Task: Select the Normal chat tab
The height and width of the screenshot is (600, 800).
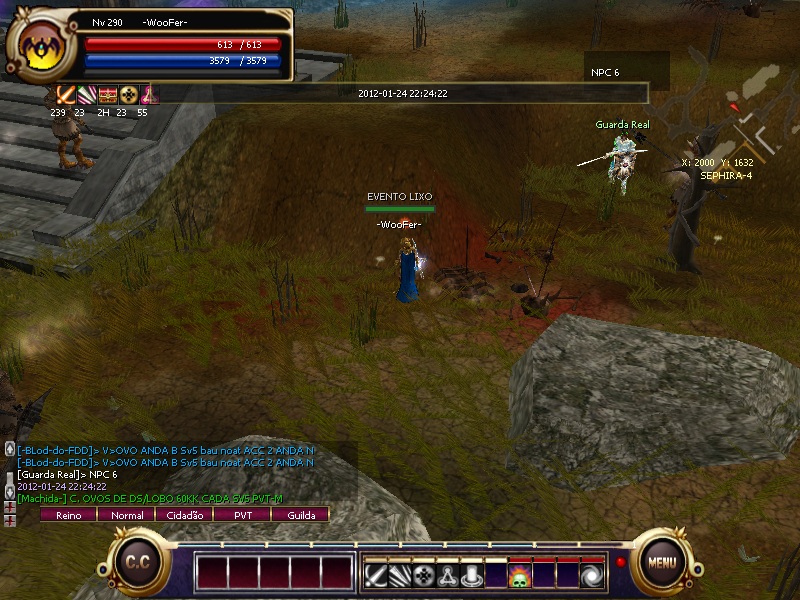Action: 126,515
